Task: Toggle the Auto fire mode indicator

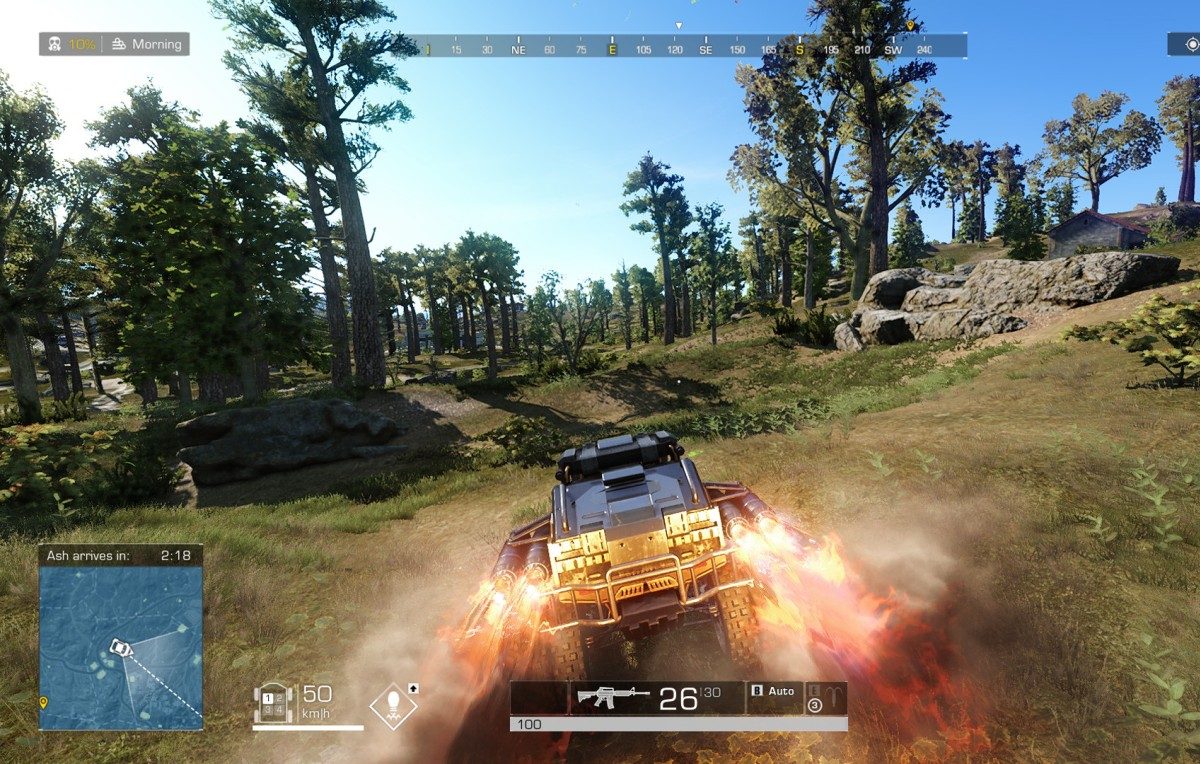Action: (773, 691)
